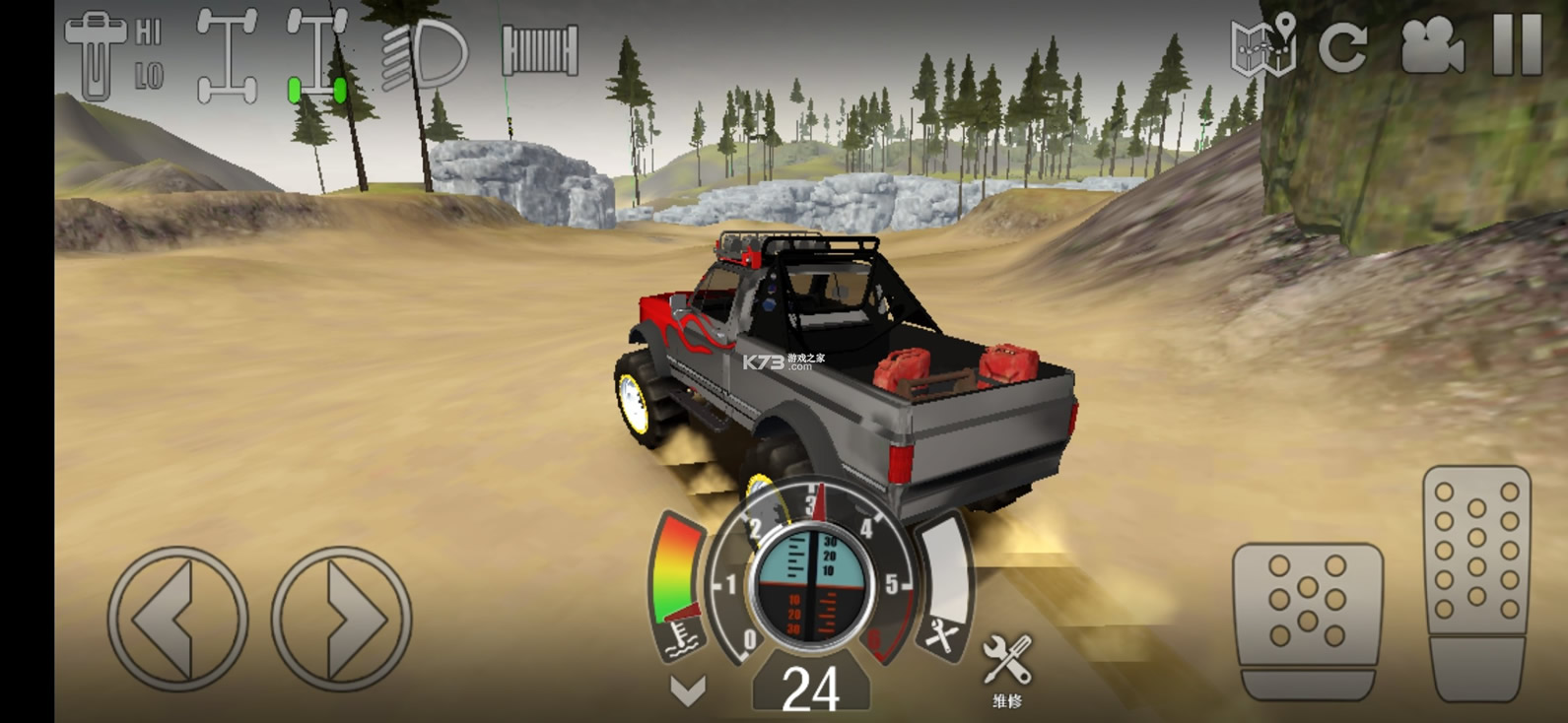Steer left with the left arrow

coord(177,619)
